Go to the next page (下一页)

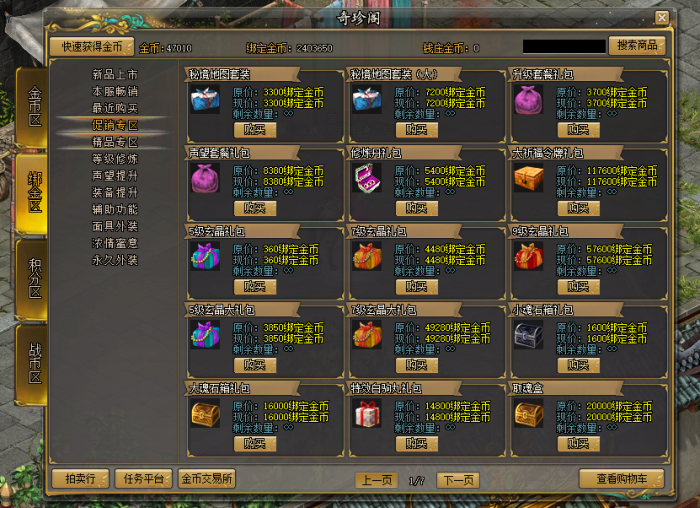coord(457,480)
